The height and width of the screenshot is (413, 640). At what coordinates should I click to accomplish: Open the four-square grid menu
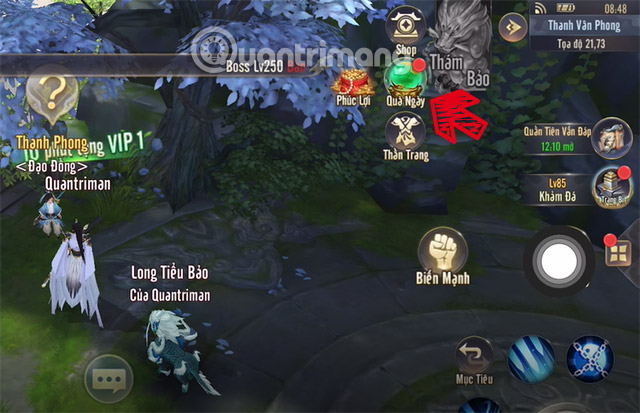click(x=617, y=253)
